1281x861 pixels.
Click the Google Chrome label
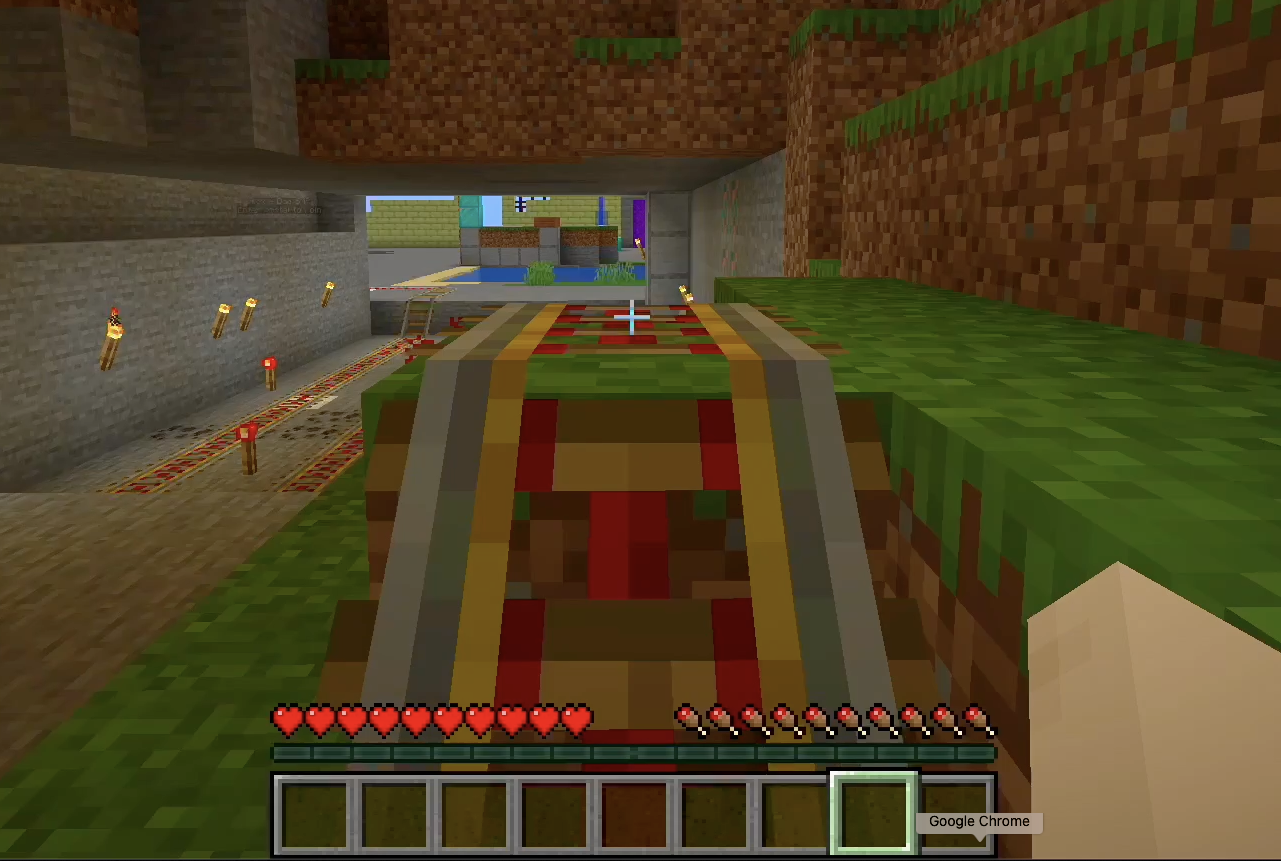978,821
